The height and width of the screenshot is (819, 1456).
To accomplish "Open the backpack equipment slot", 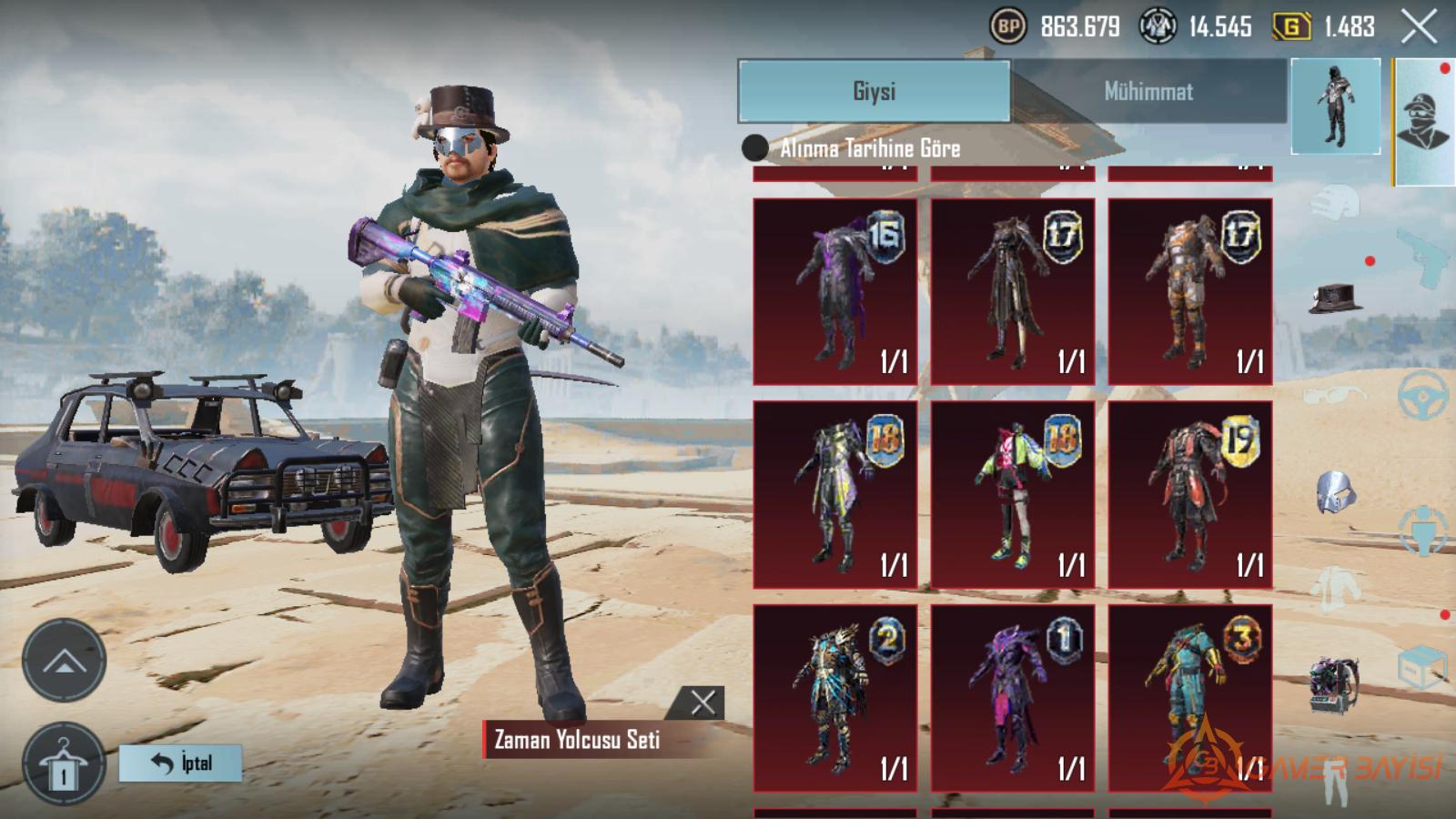I will (x=1335, y=684).
